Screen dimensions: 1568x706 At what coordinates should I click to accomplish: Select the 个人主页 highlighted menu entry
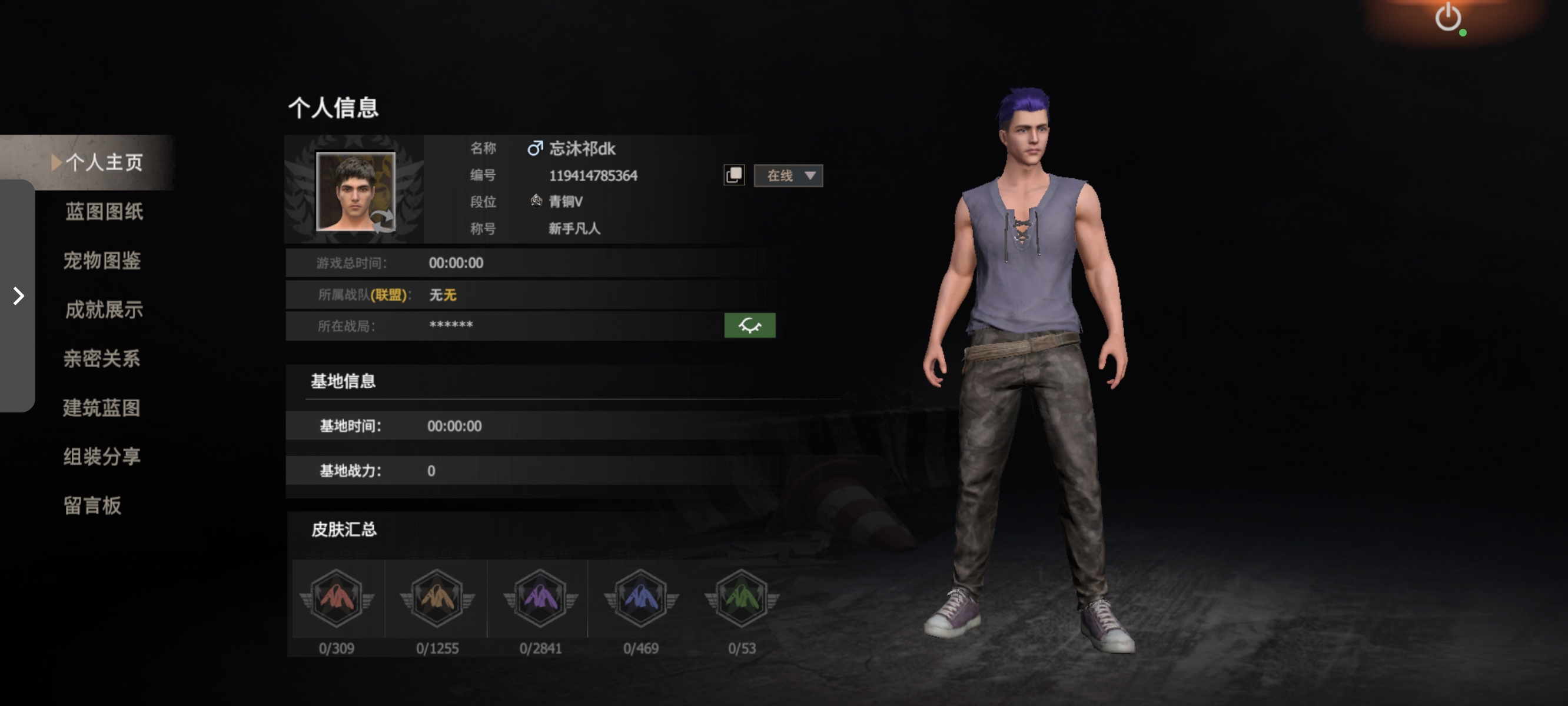(107, 162)
